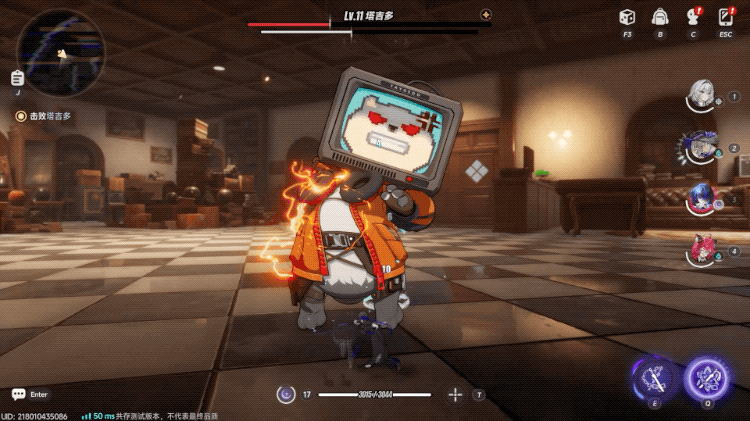This screenshot has height=421, width=750.
Task: Open the chat box
Action: coord(19,394)
